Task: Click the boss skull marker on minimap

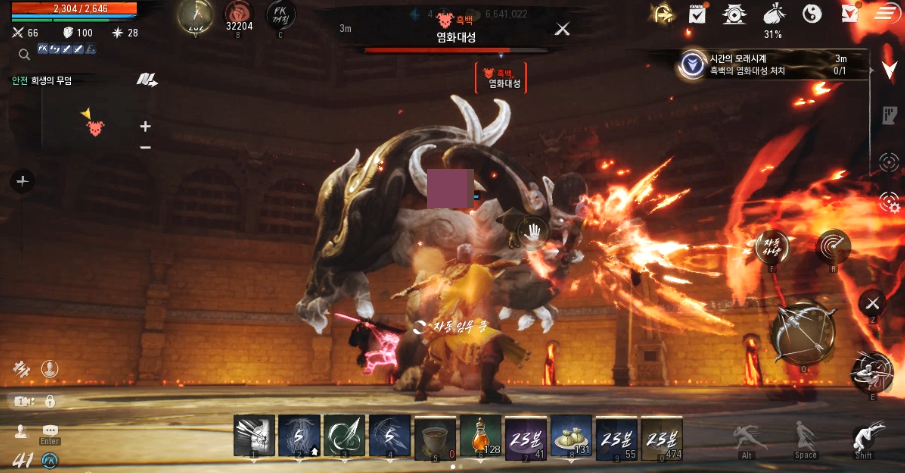Action: pos(95,127)
